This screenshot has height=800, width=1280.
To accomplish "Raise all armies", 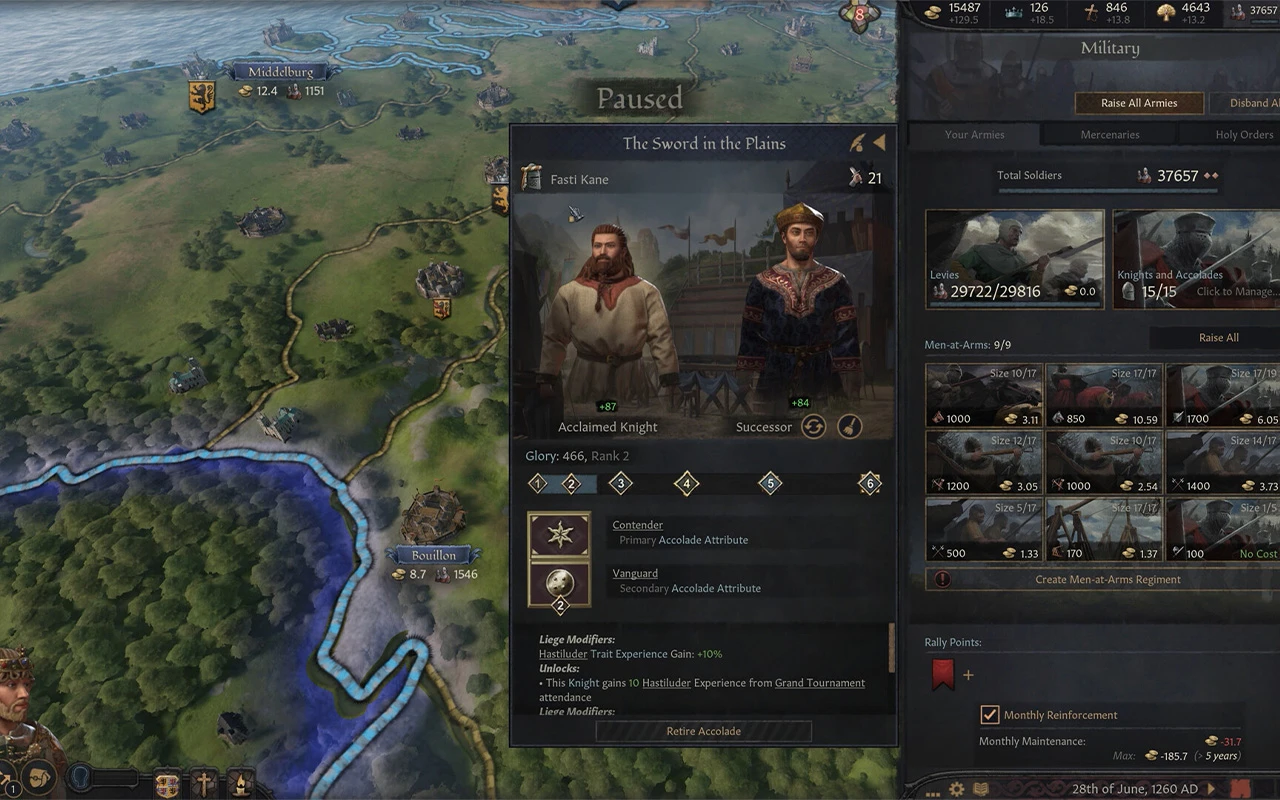I will (x=1139, y=103).
